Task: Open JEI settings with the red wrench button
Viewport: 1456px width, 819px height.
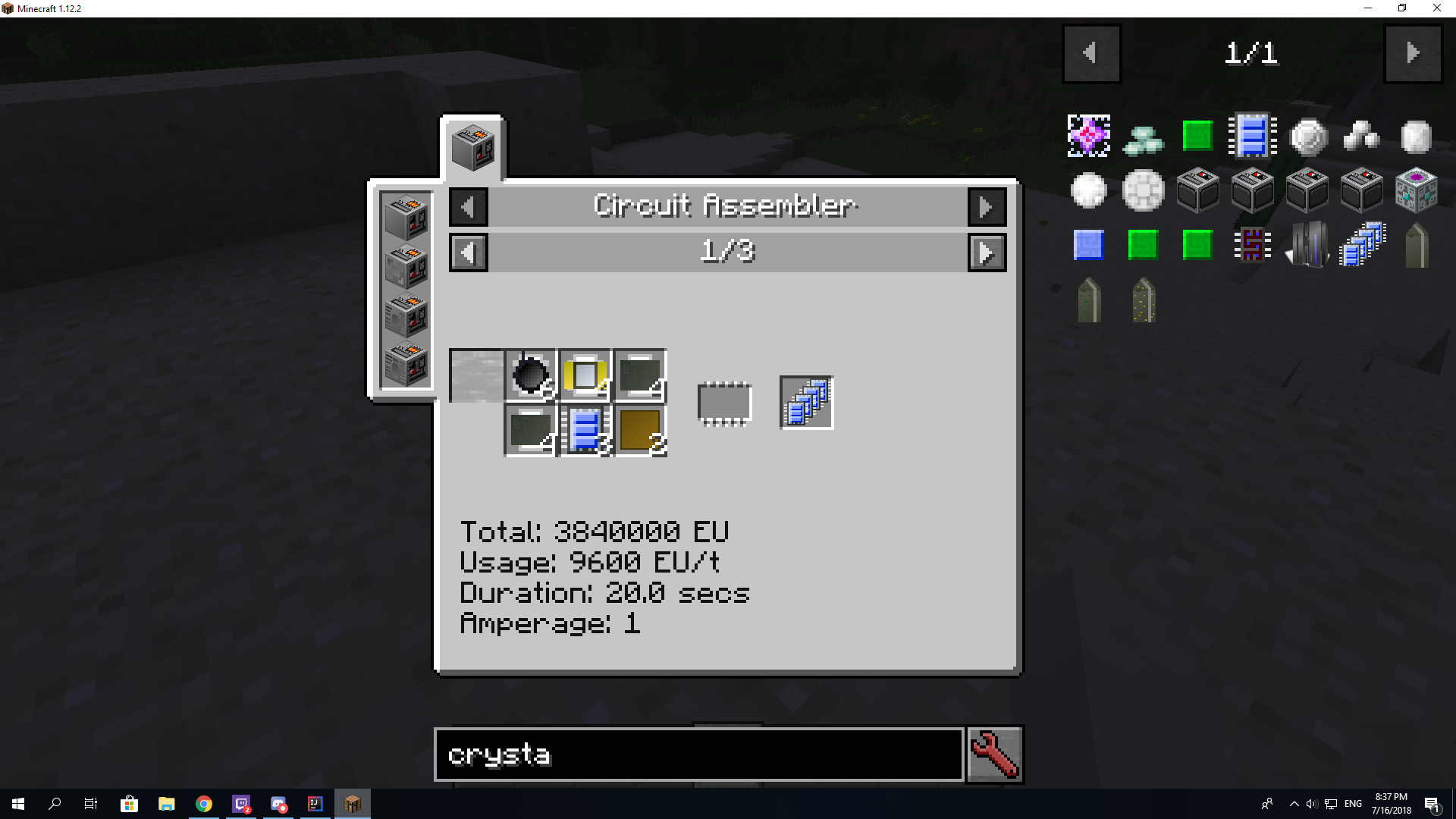Action: (994, 754)
